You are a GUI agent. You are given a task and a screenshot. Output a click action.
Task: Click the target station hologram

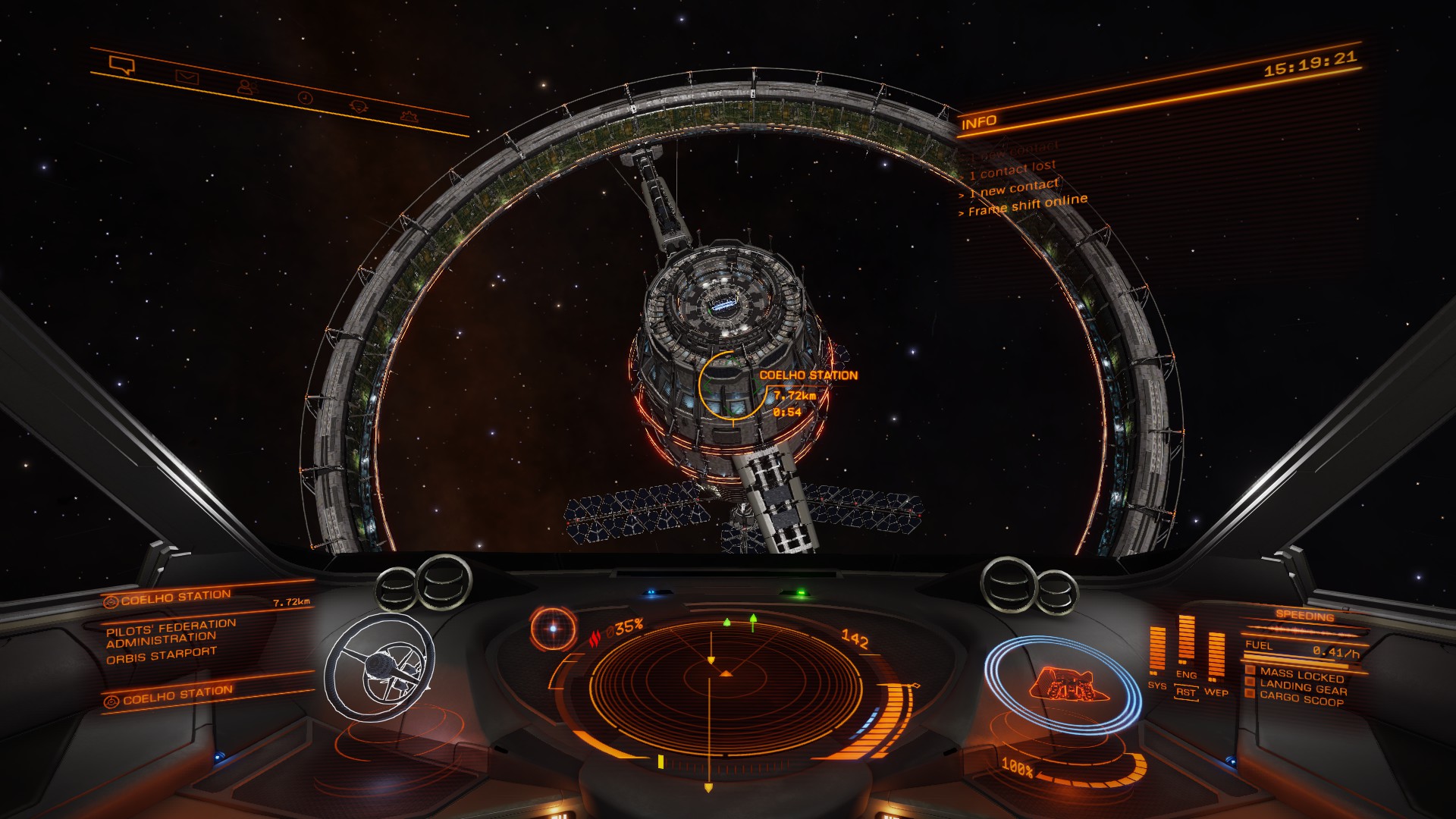point(380,667)
